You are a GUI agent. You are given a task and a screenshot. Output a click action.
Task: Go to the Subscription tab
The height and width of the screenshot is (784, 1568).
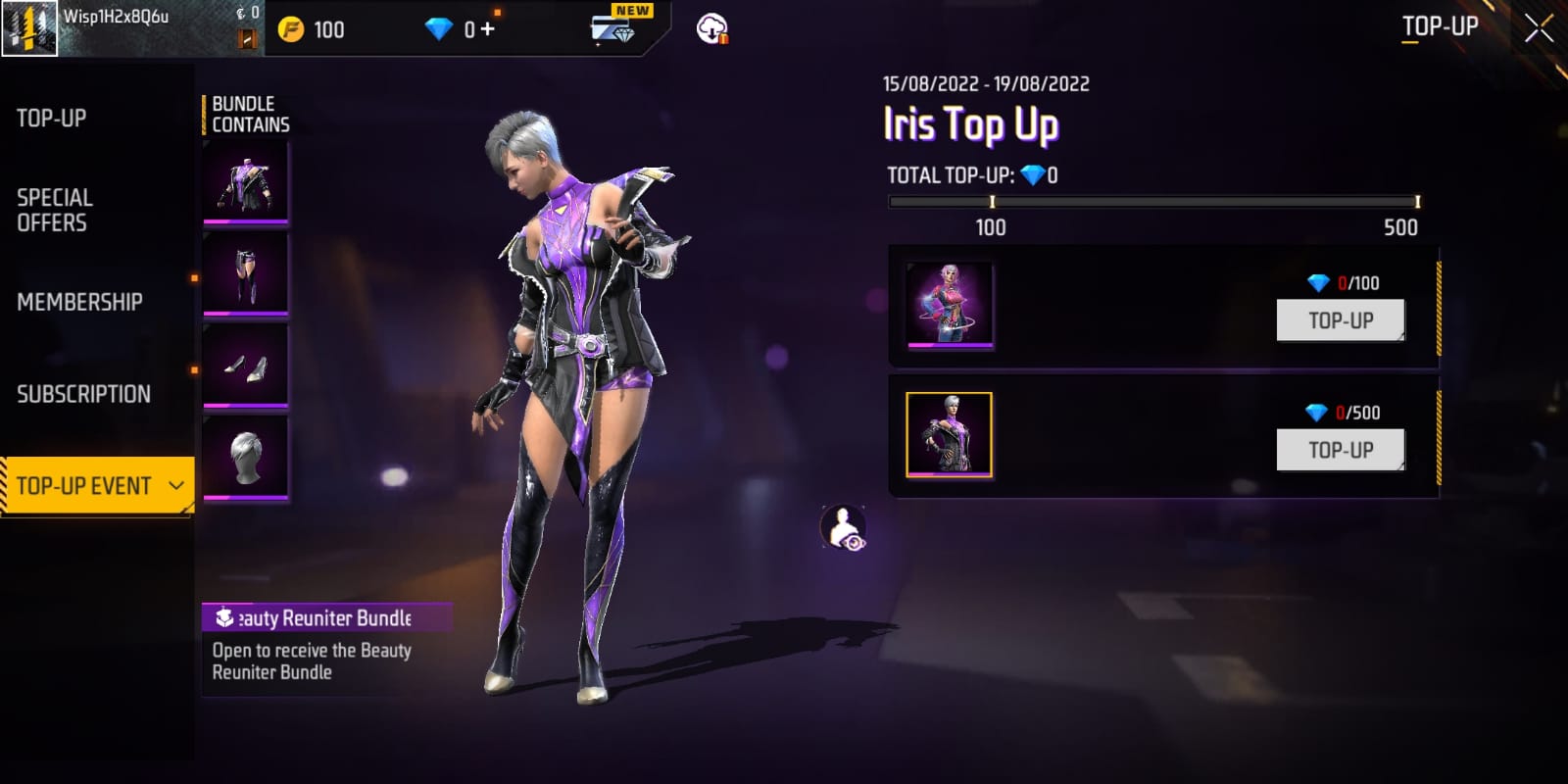point(83,394)
